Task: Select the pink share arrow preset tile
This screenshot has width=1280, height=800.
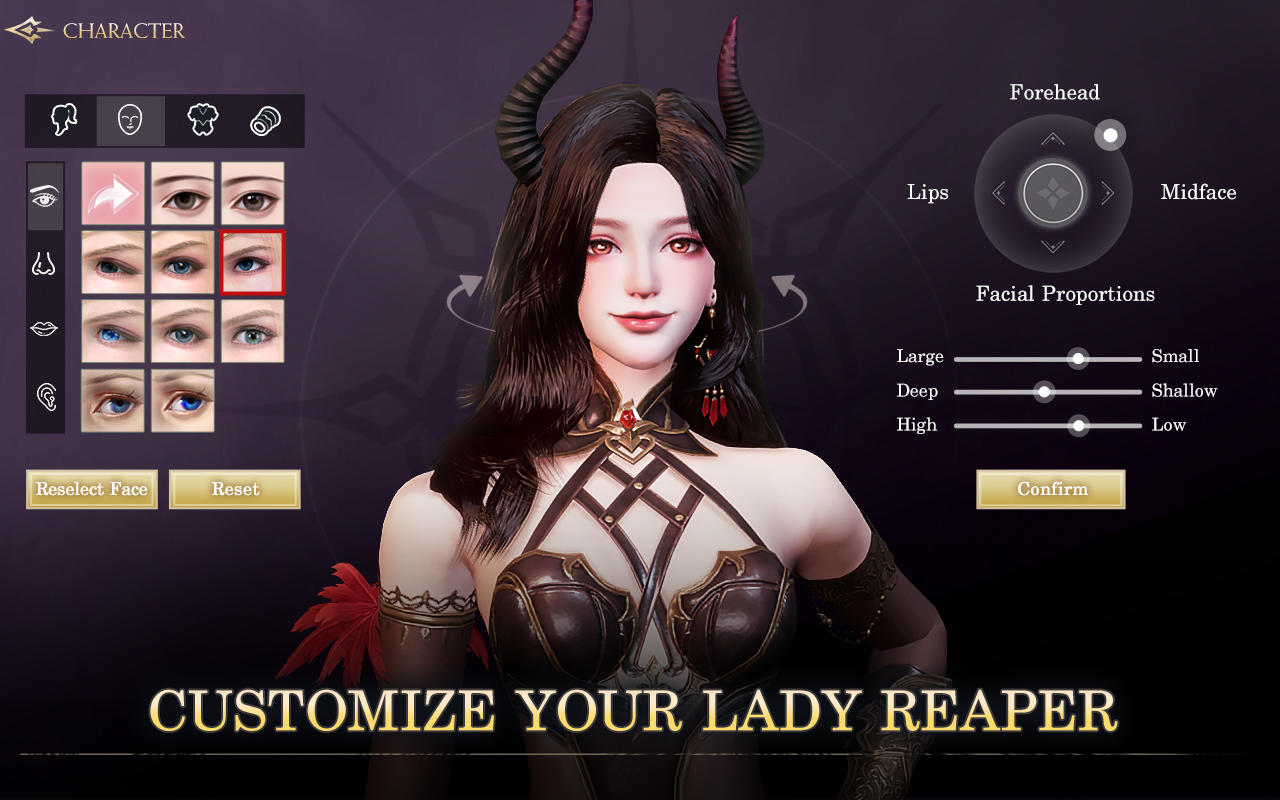Action: coord(113,192)
